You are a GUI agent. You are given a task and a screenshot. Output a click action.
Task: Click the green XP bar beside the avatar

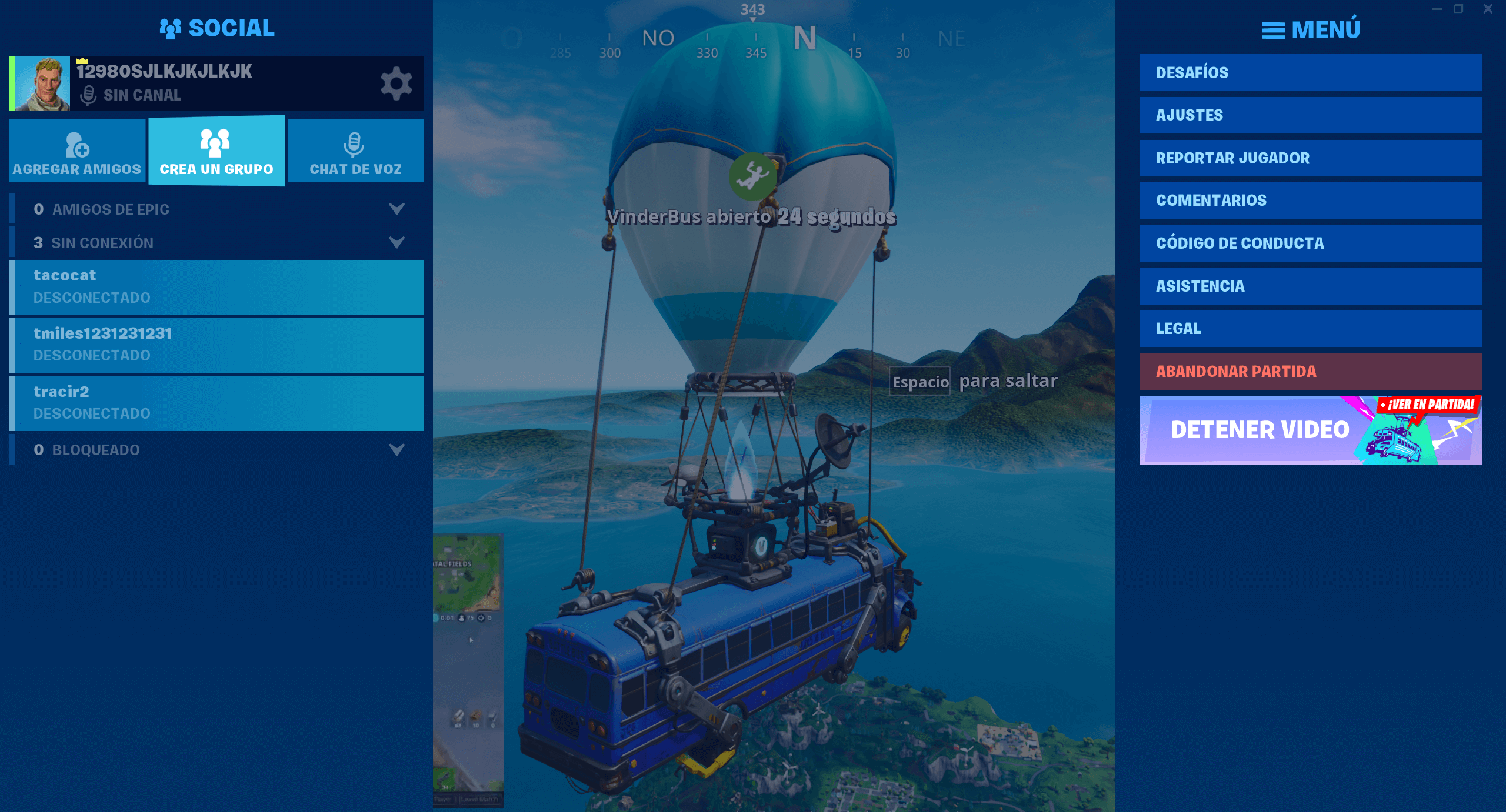coord(11,82)
